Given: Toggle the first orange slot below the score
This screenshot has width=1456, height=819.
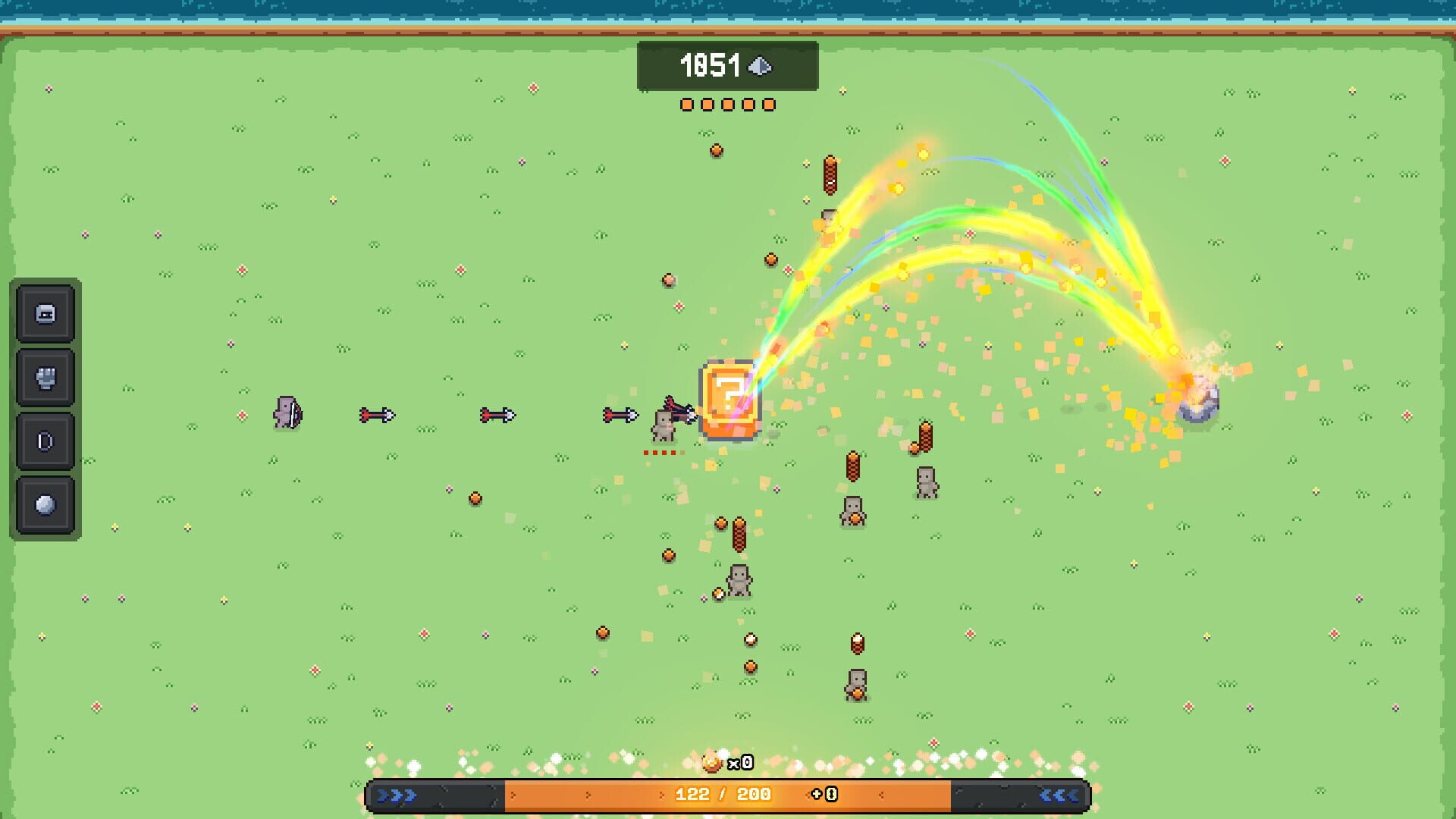Looking at the screenshot, I should (x=686, y=104).
